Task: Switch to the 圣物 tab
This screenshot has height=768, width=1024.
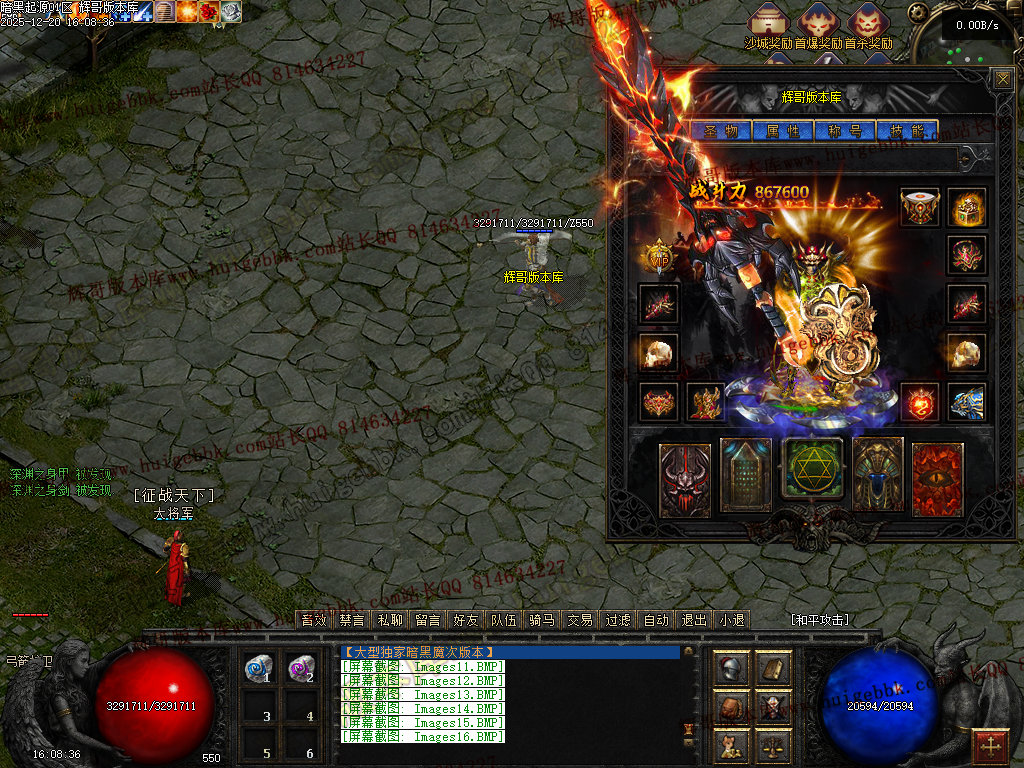Action: (x=720, y=131)
